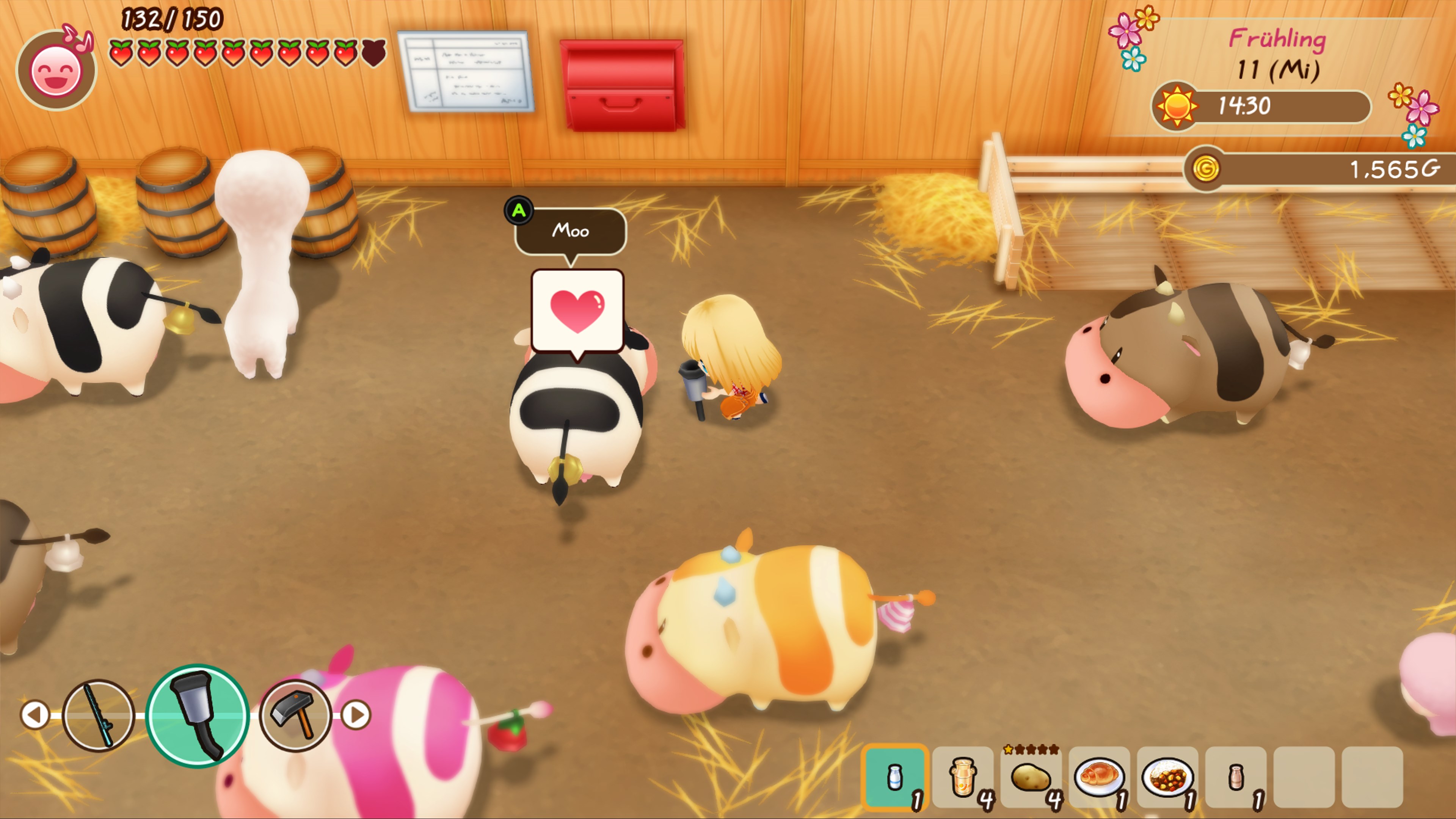The height and width of the screenshot is (819, 1456).
Task: Pick the orange milk can slot
Action: pyautogui.click(x=963, y=777)
